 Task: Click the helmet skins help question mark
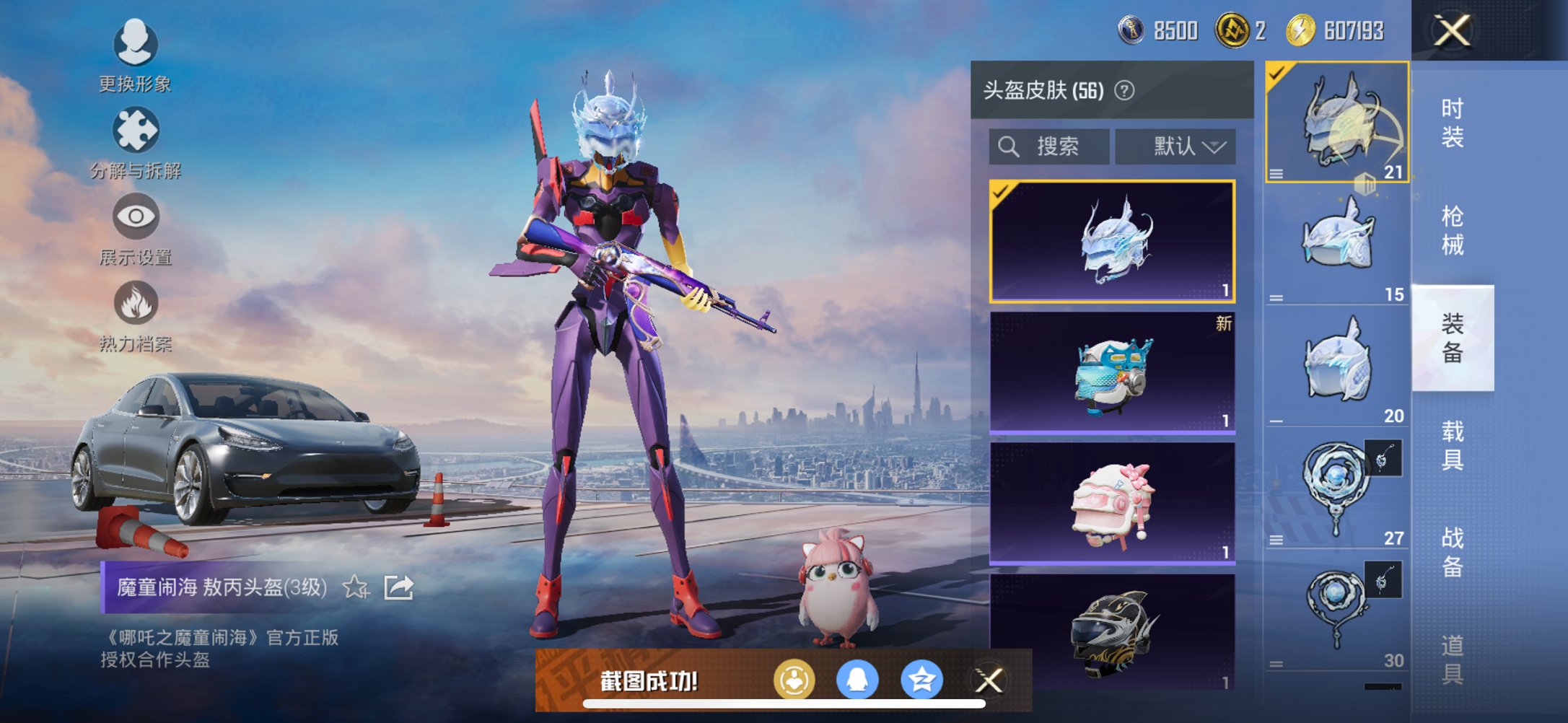click(1124, 92)
